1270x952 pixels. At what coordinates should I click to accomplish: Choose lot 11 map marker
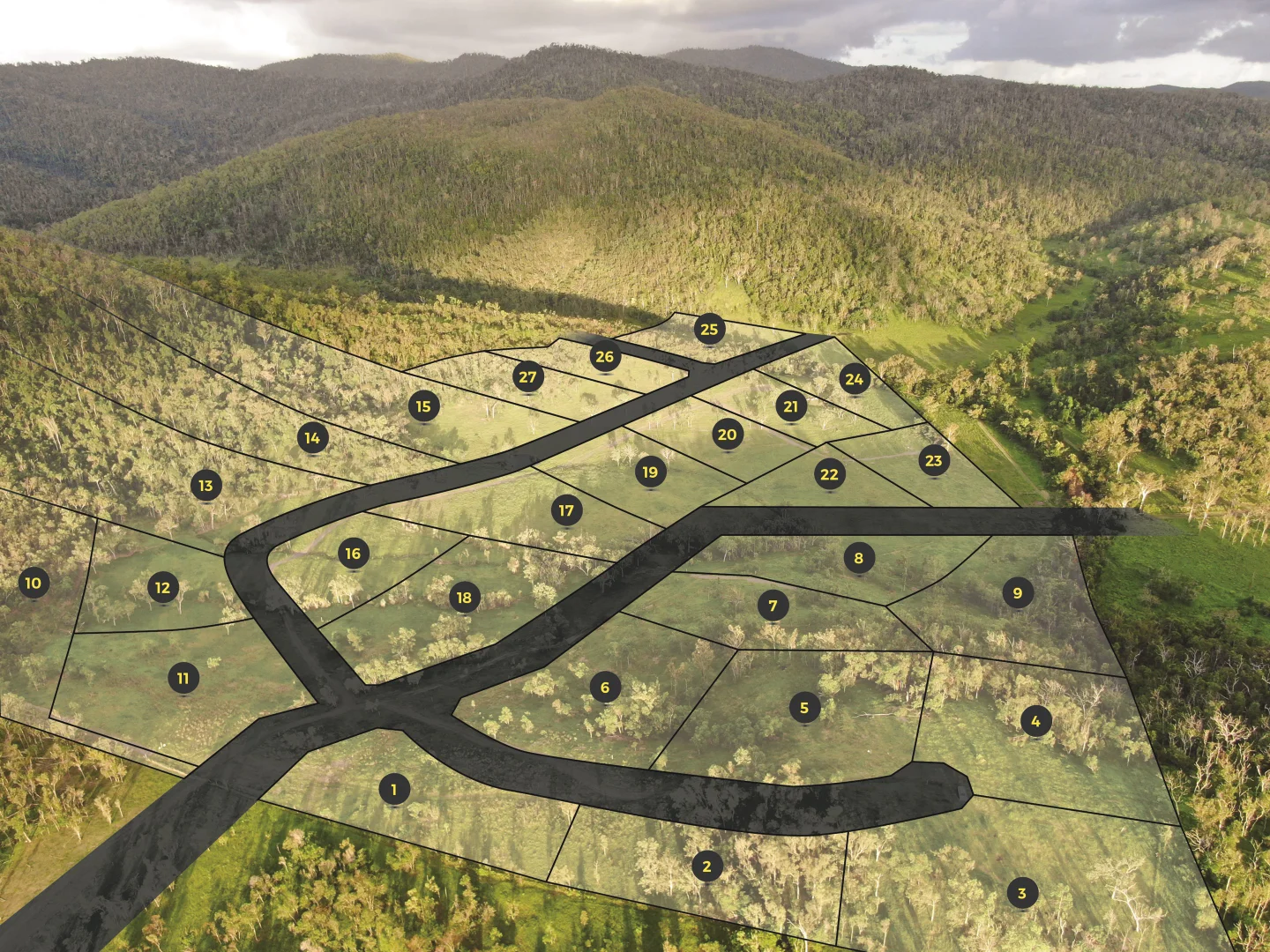pos(183,678)
